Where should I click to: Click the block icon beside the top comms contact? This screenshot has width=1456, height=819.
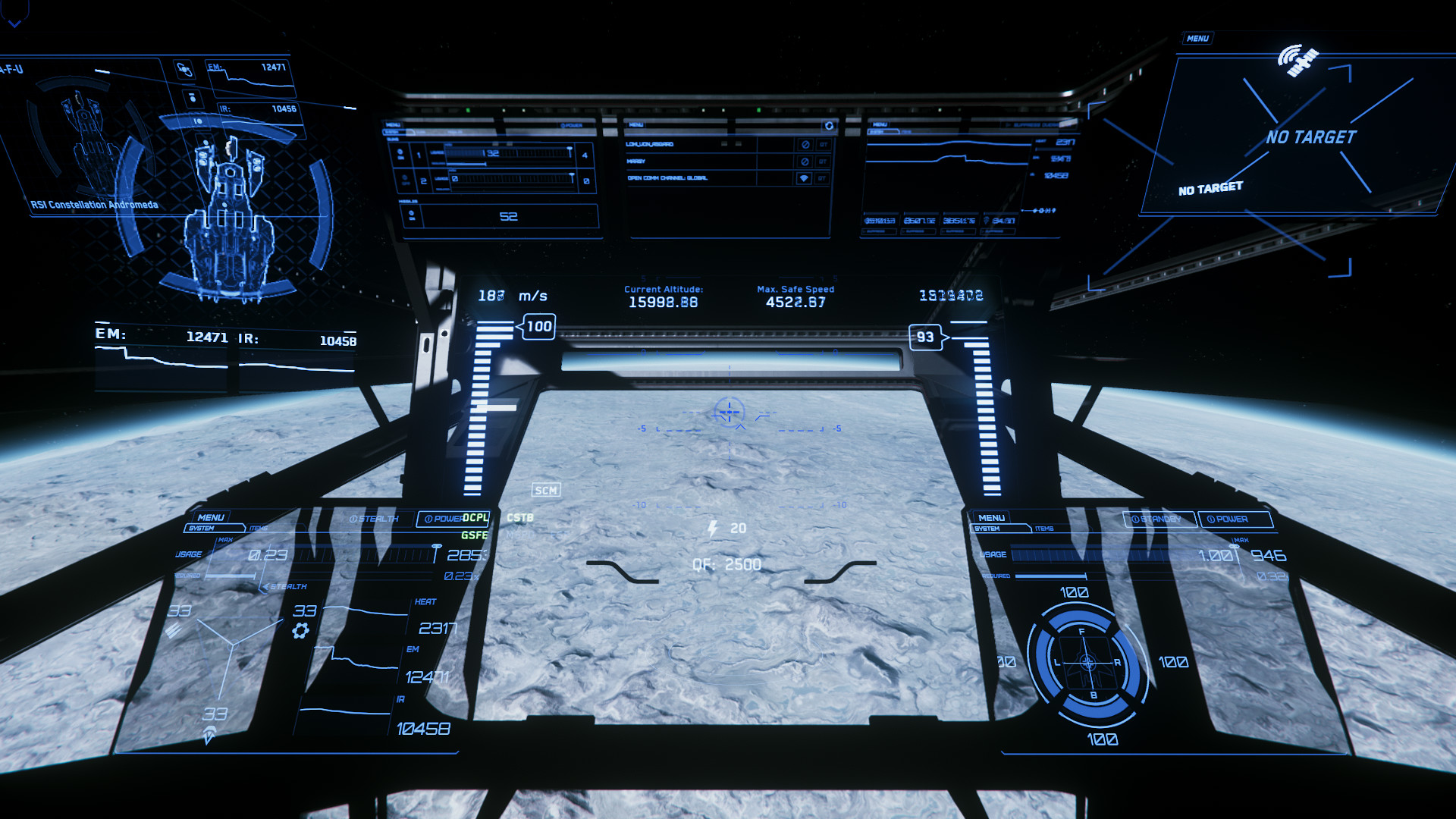tap(805, 144)
